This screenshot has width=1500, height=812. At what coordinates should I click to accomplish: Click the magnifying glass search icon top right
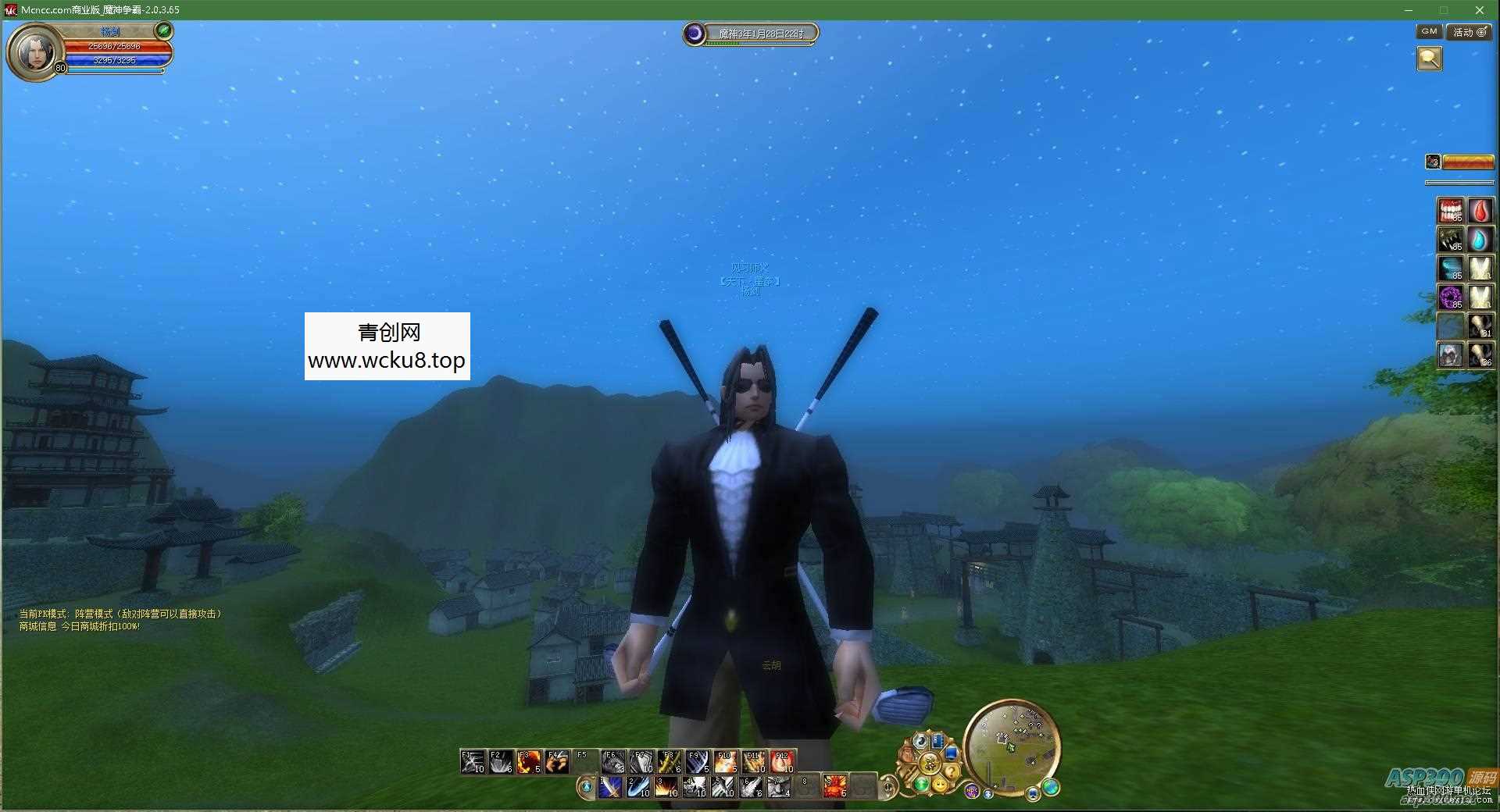click(1430, 59)
